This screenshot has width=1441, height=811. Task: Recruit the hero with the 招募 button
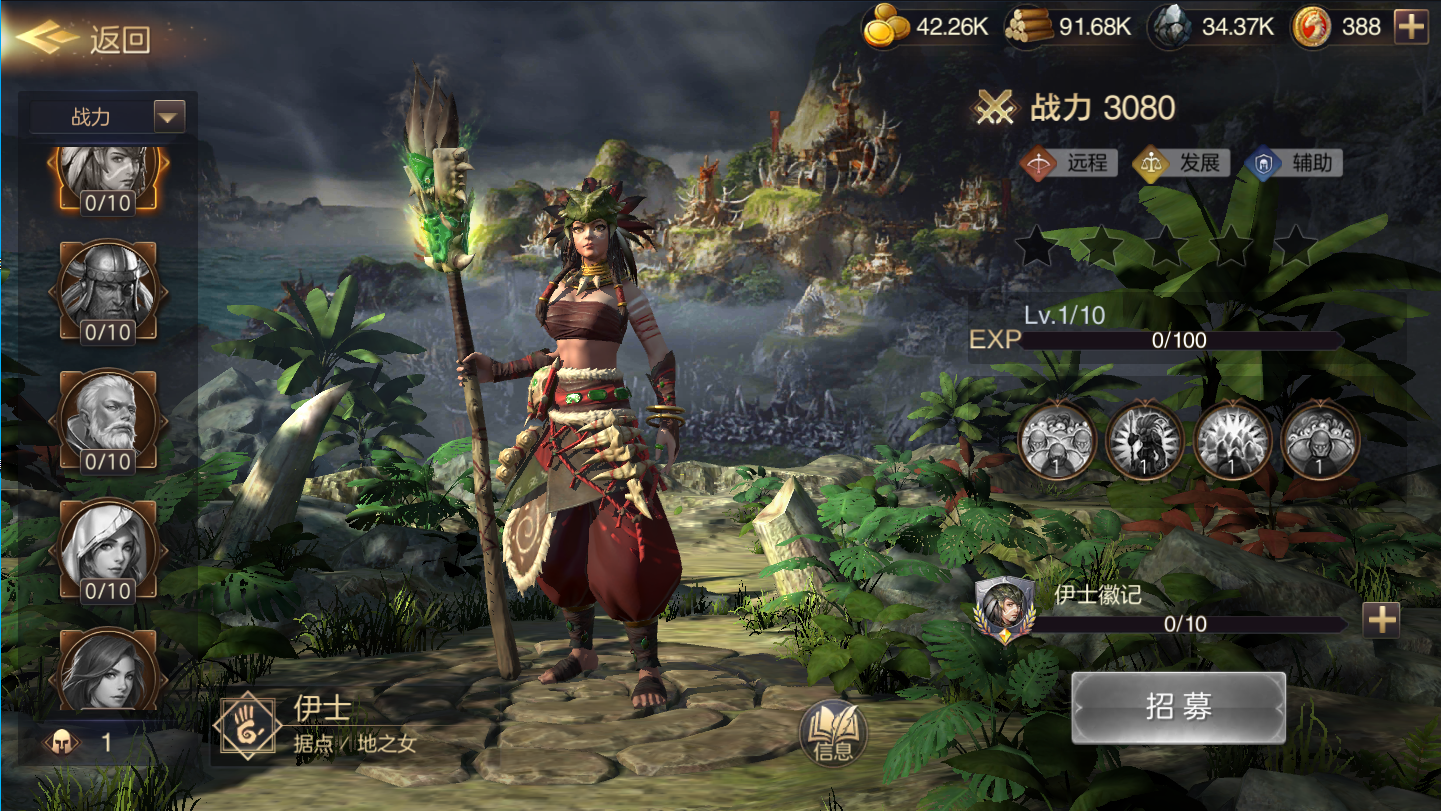pos(1178,707)
